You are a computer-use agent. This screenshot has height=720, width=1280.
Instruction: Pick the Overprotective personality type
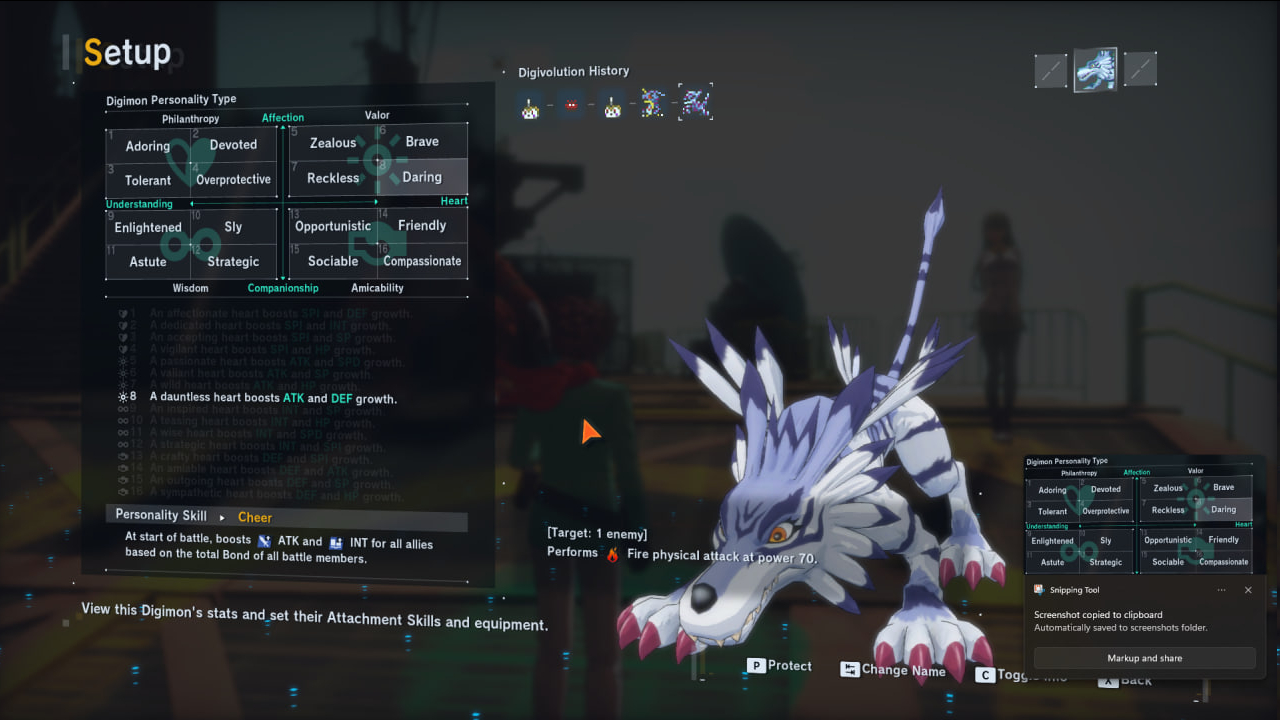pyautogui.click(x=233, y=180)
